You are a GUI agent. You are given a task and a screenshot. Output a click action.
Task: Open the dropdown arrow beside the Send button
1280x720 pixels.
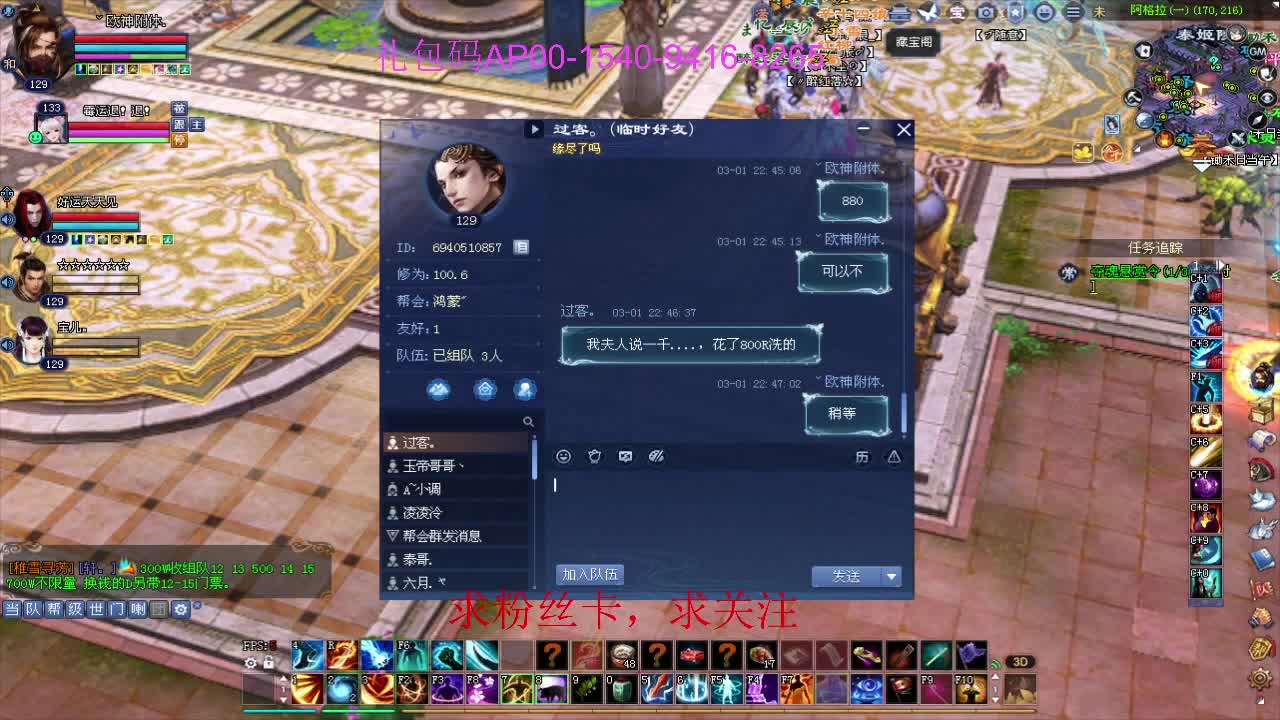[x=889, y=577]
